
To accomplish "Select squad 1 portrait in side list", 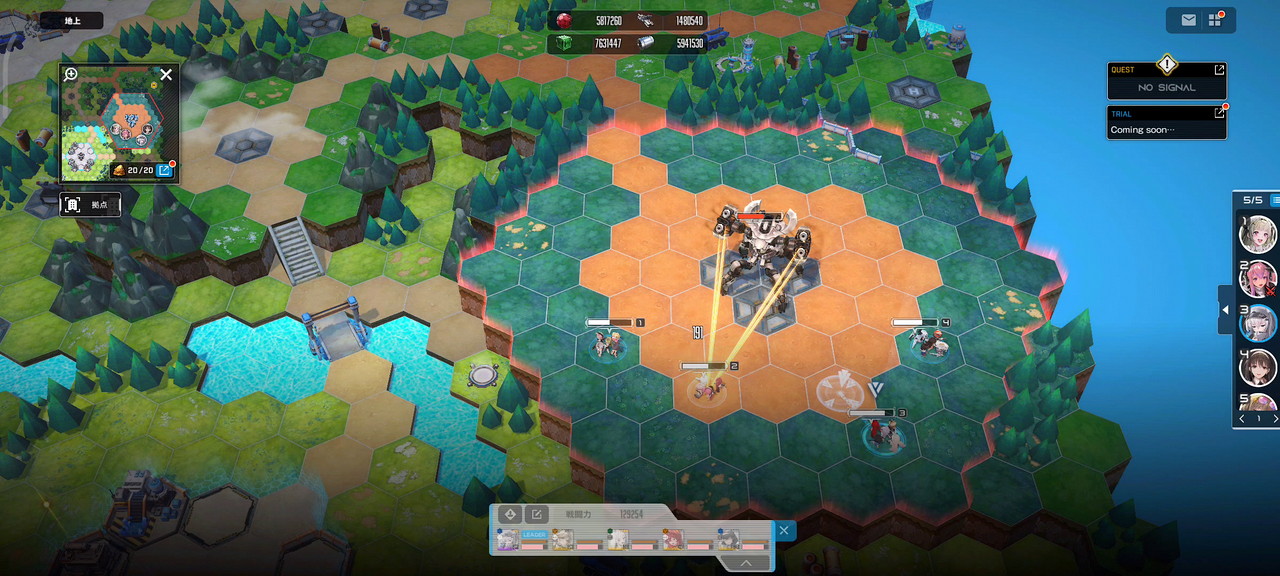I will (x=1257, y=234).
